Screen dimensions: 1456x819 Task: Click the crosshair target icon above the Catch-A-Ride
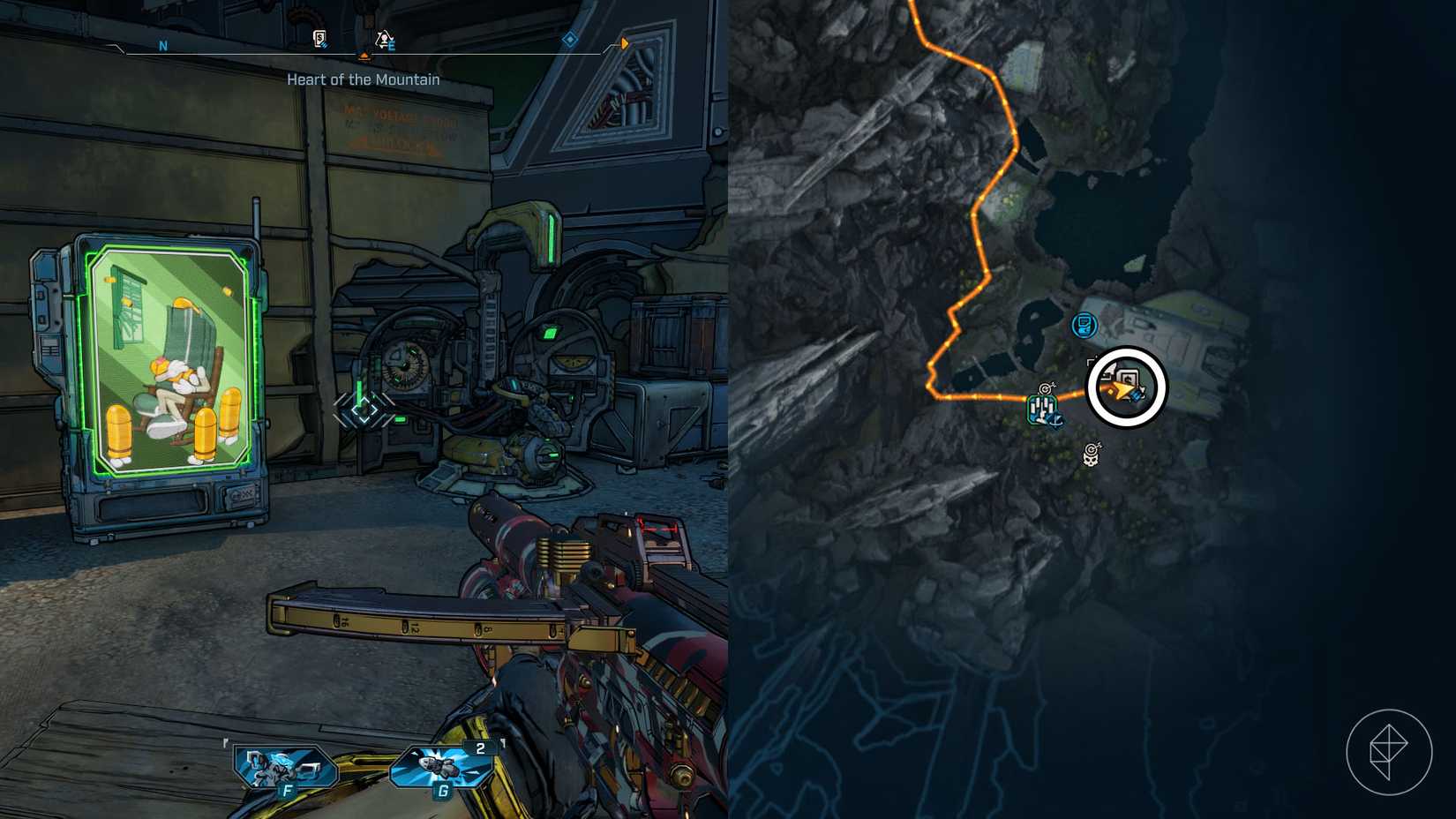(x=1045, y=388)
